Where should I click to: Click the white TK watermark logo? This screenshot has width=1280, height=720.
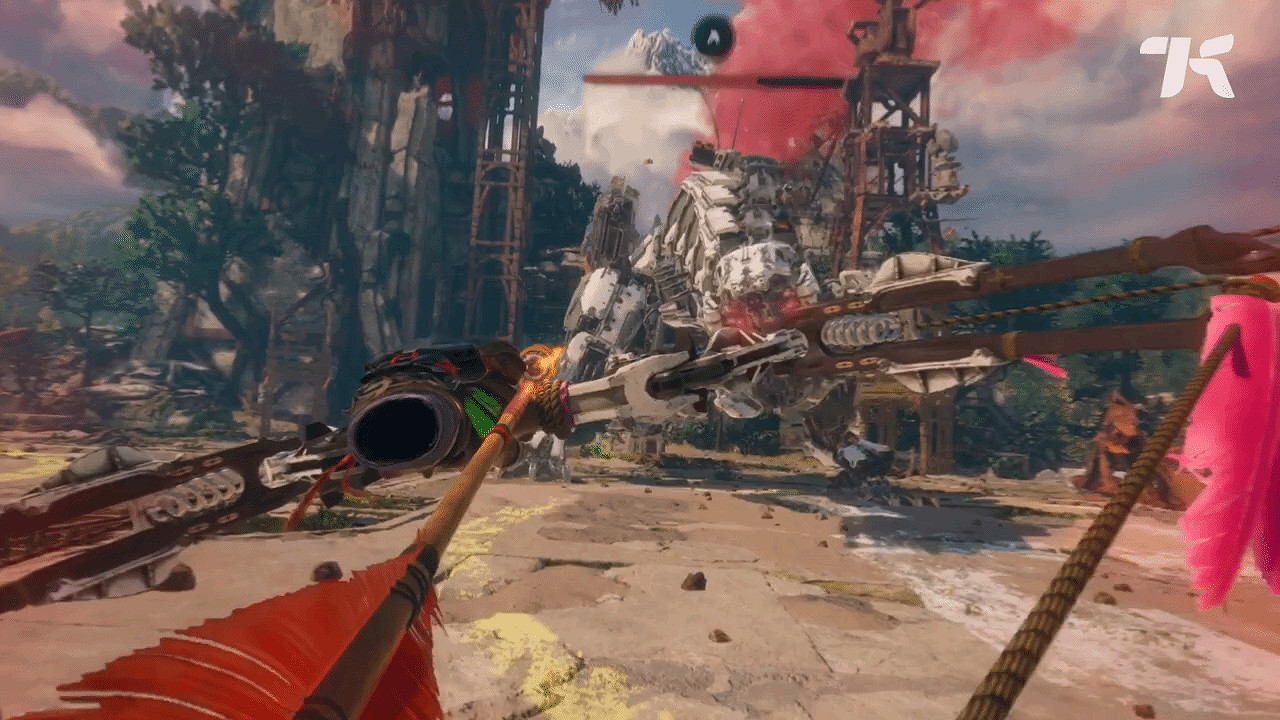(x=1186, y=66)
